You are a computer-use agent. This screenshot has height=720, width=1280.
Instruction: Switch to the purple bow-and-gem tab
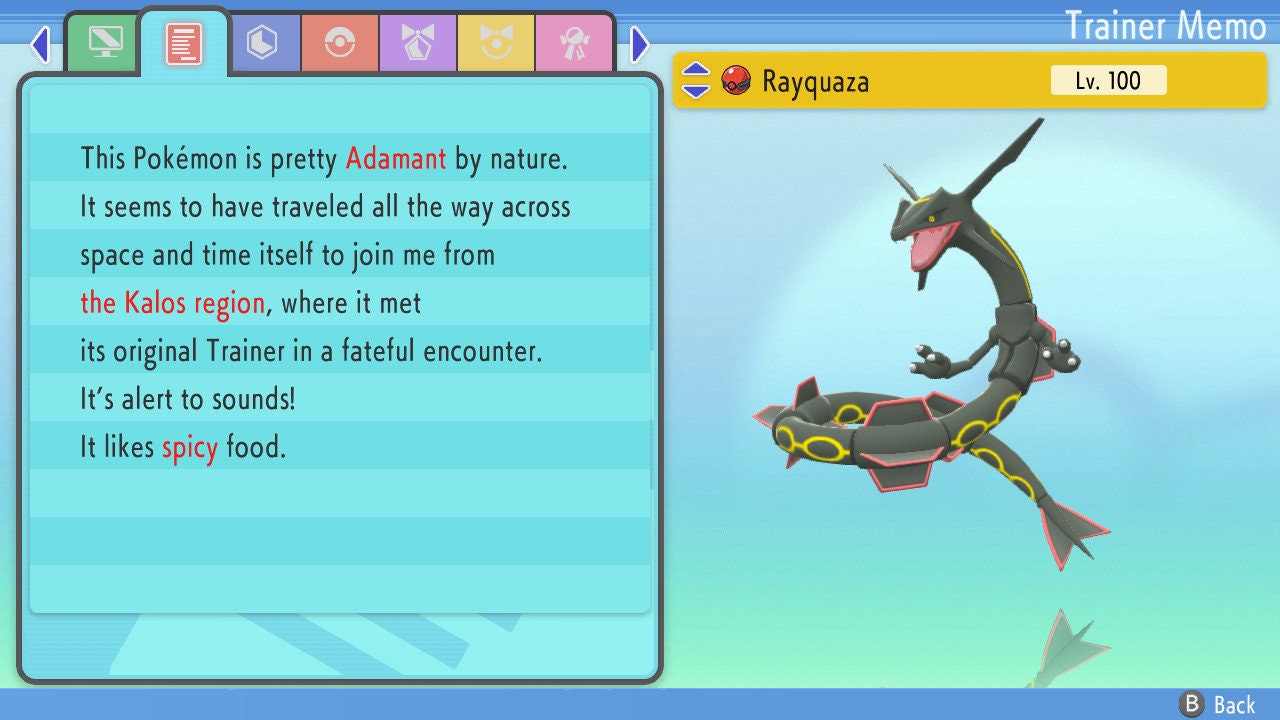[418, 42]
